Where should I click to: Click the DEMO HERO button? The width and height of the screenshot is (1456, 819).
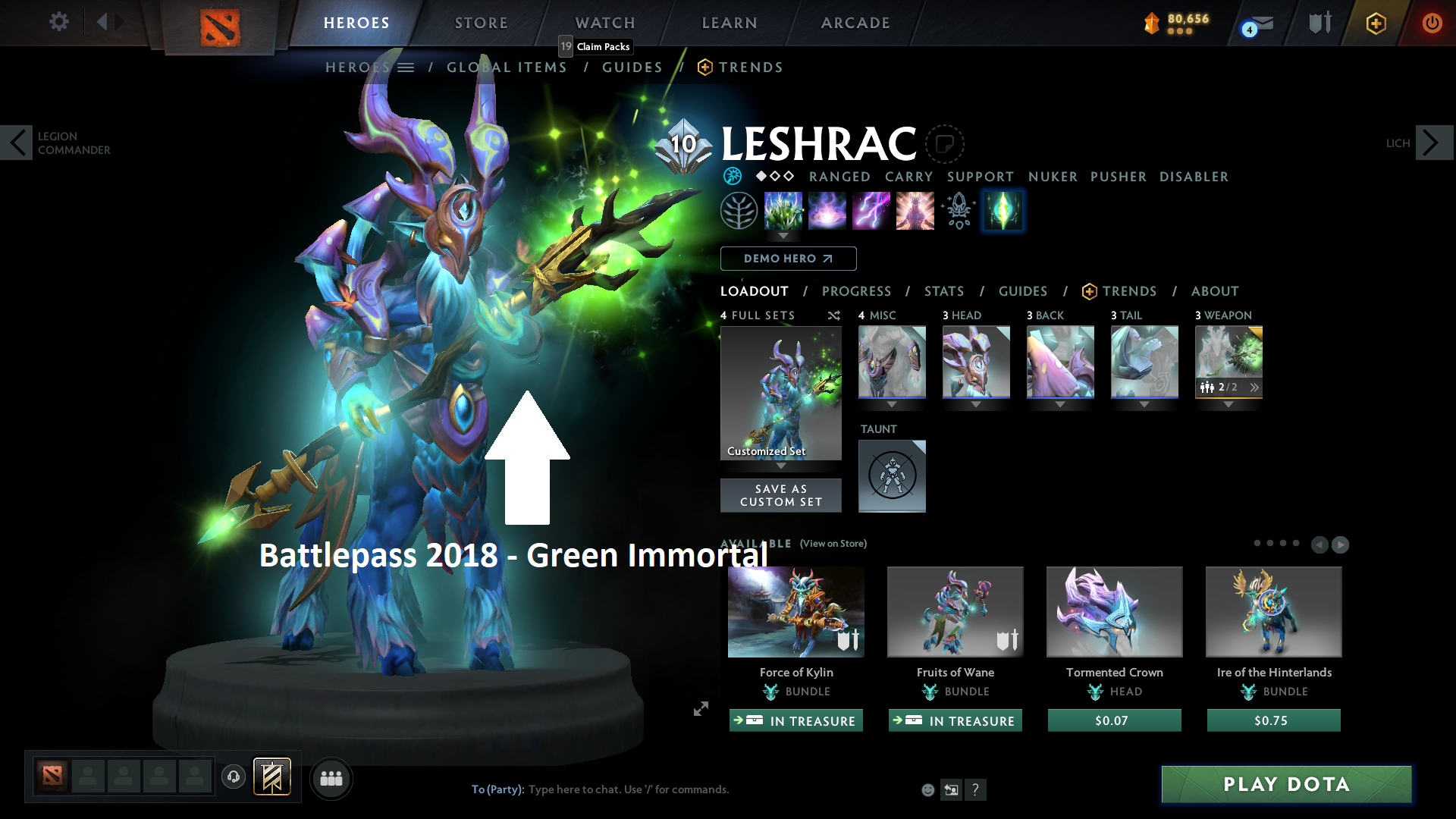pos(788,259)
